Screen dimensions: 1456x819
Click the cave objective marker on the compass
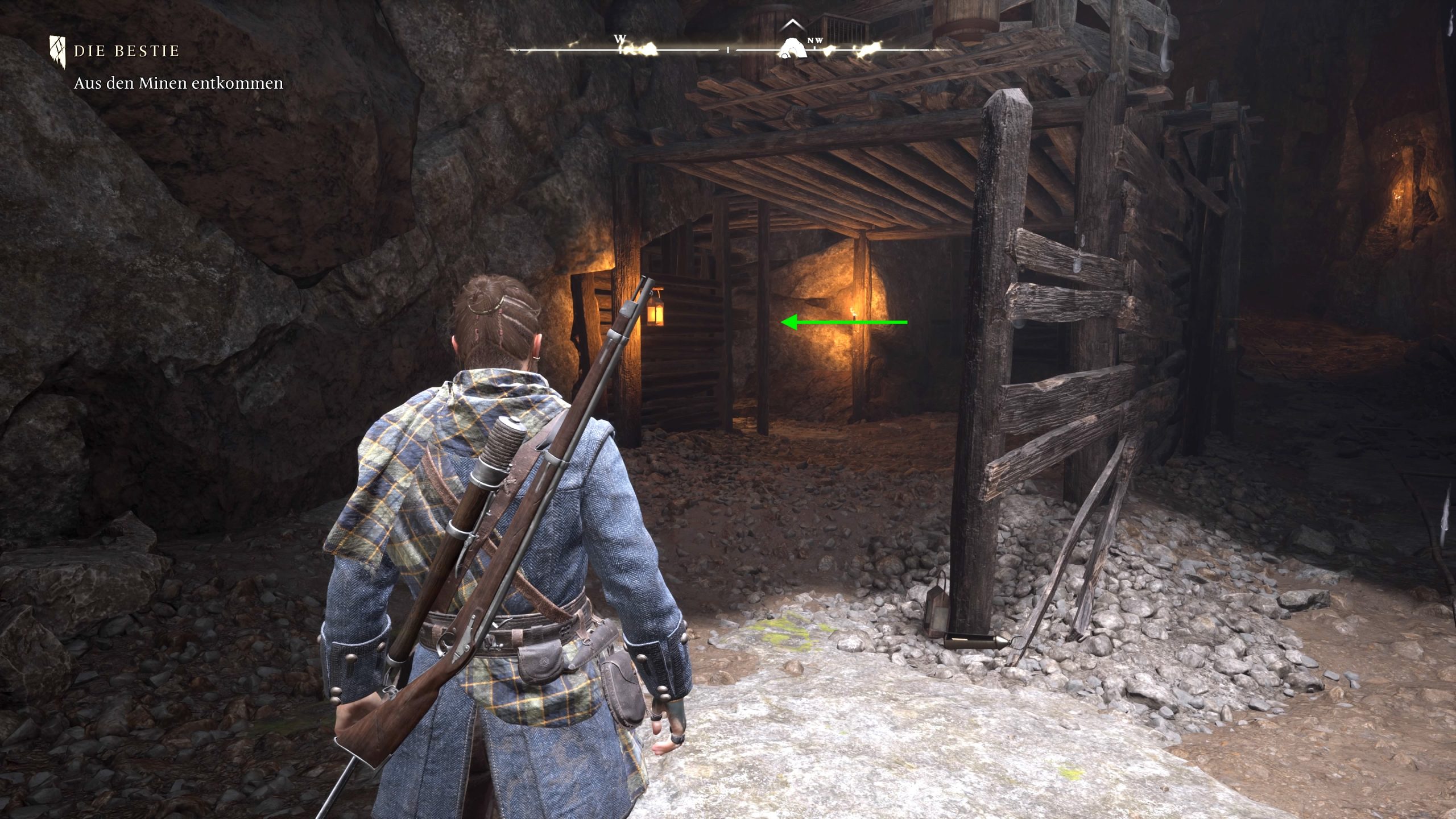[x=792, y=48]
